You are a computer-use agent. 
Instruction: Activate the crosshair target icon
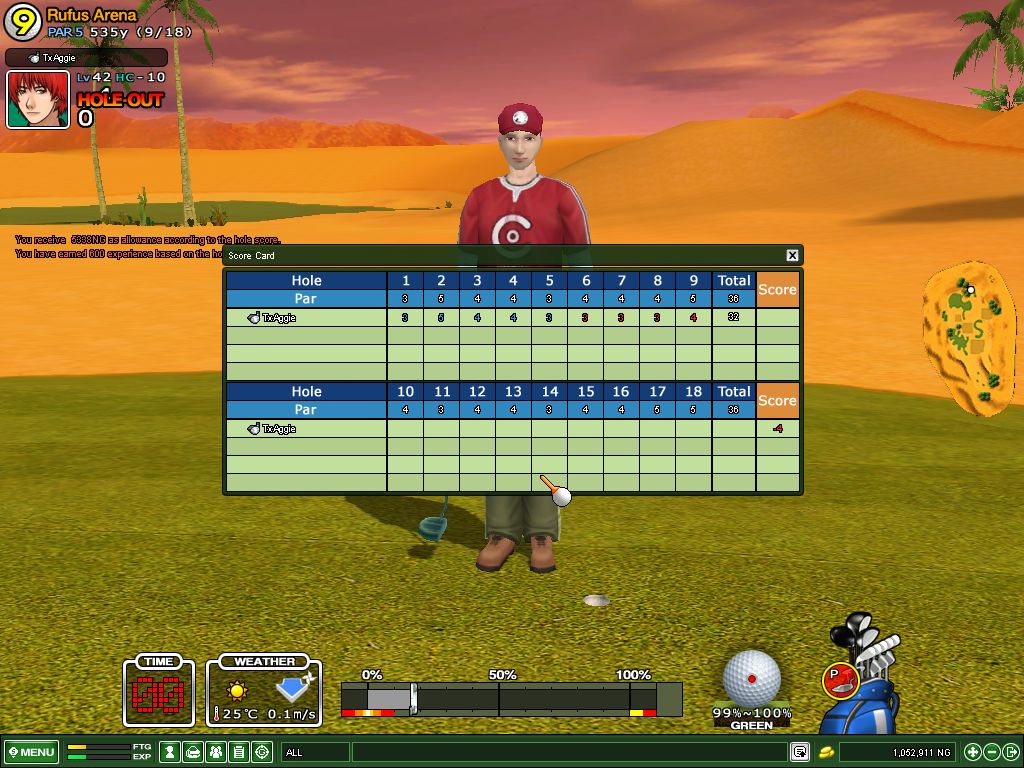click(x=262, y=752)
